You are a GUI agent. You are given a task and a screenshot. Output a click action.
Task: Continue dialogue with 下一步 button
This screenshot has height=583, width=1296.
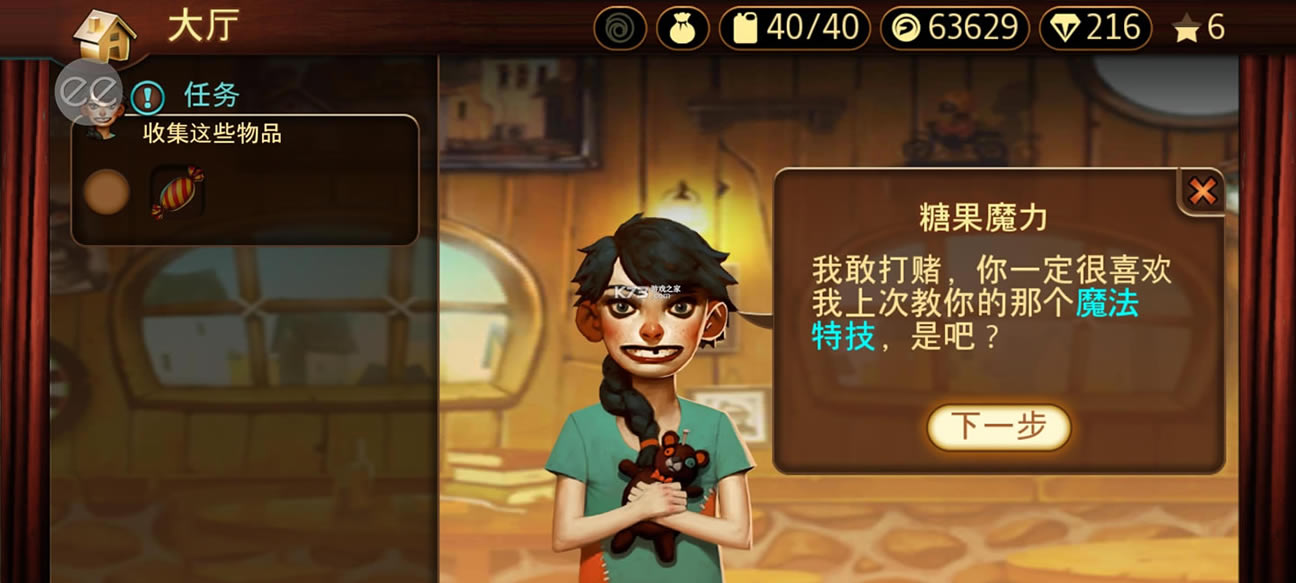[998, 427]
